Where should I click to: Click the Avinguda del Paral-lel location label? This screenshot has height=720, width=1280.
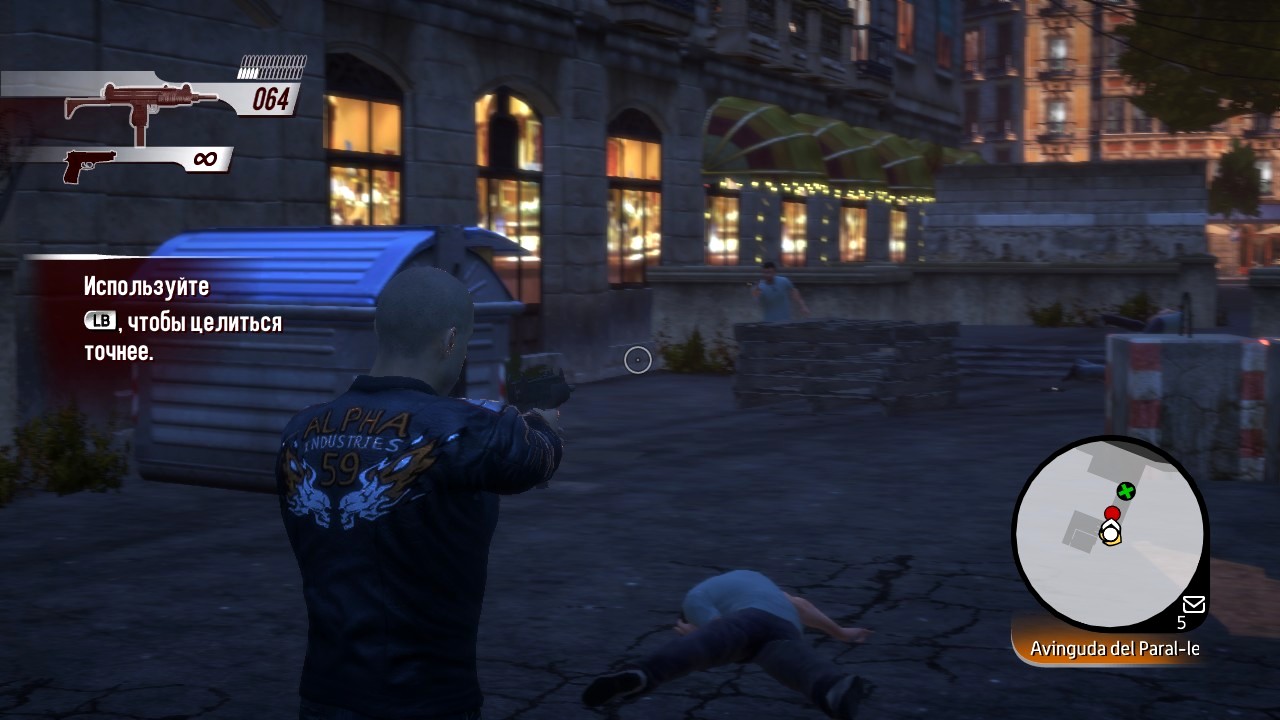1114,649
